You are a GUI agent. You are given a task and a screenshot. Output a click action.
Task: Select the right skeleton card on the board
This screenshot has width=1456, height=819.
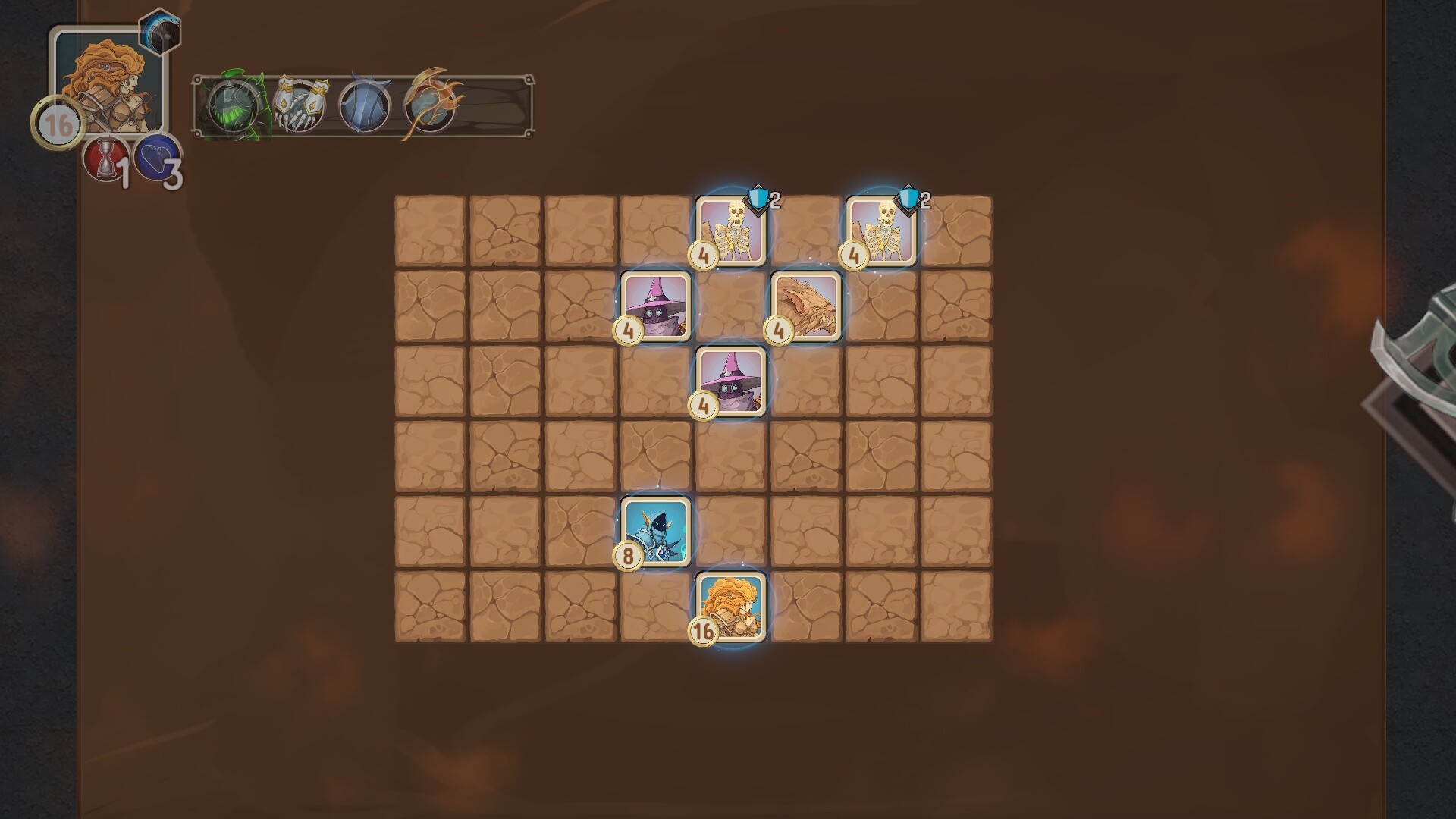881,231
